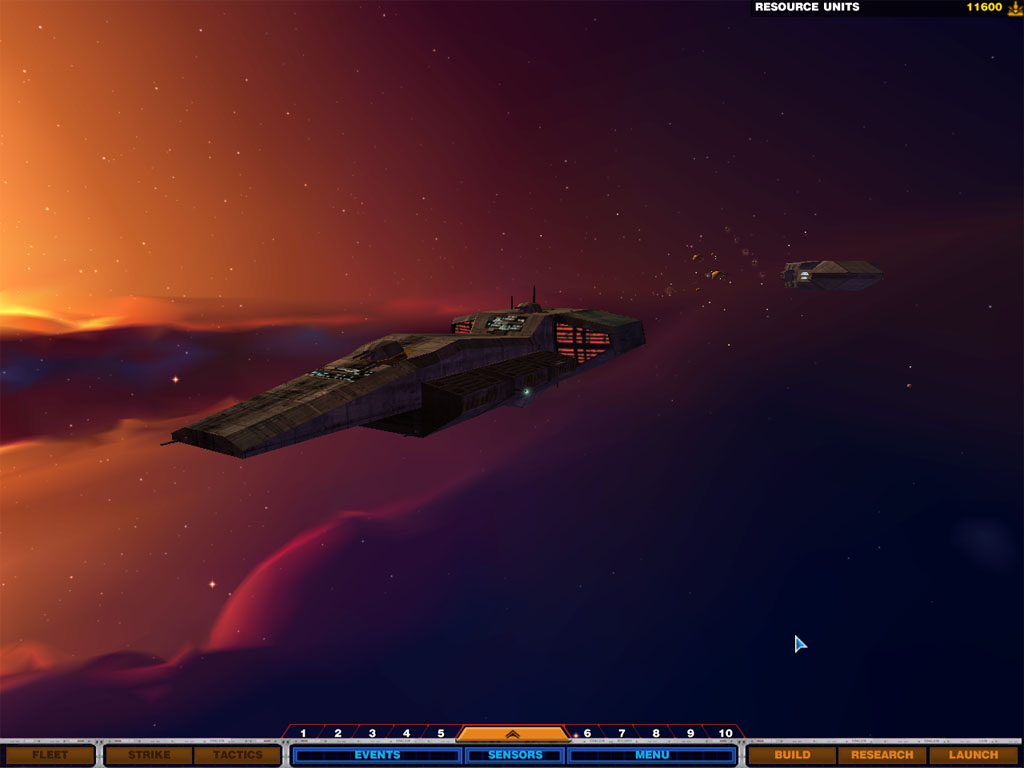1024x768 pixels.
Task: Open the Launch manager
Action: pyautogui.click(x=973, y=755)
